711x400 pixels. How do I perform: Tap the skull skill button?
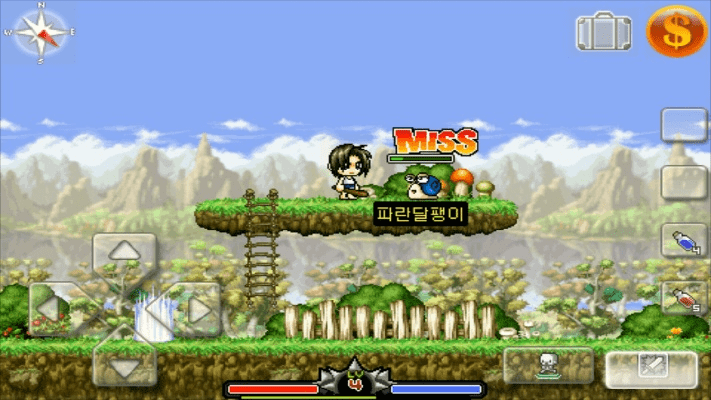(548, 365)
